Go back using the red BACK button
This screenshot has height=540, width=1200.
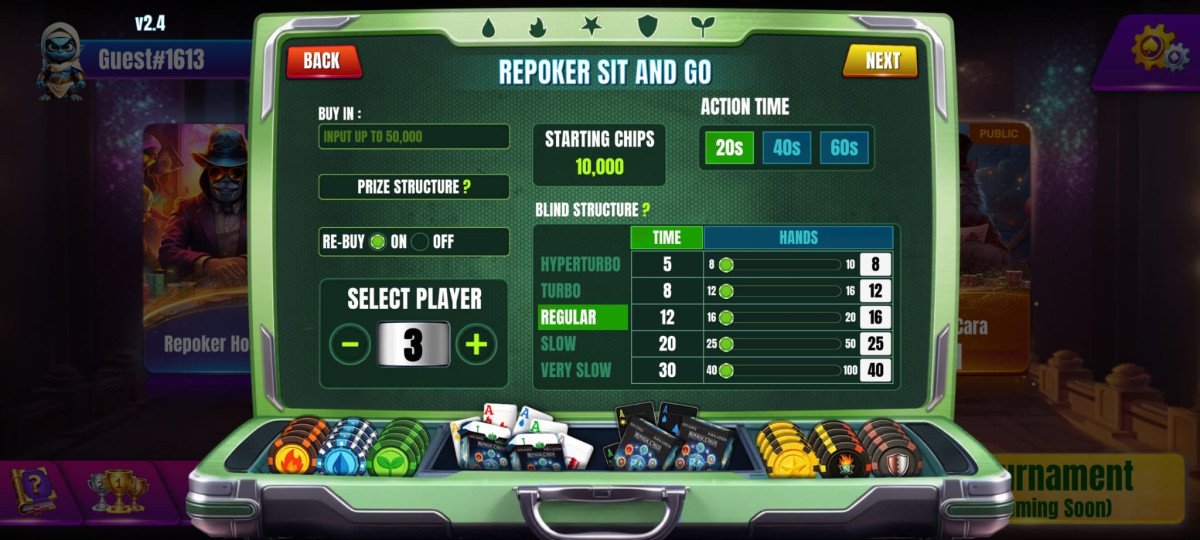pos(322,61)
